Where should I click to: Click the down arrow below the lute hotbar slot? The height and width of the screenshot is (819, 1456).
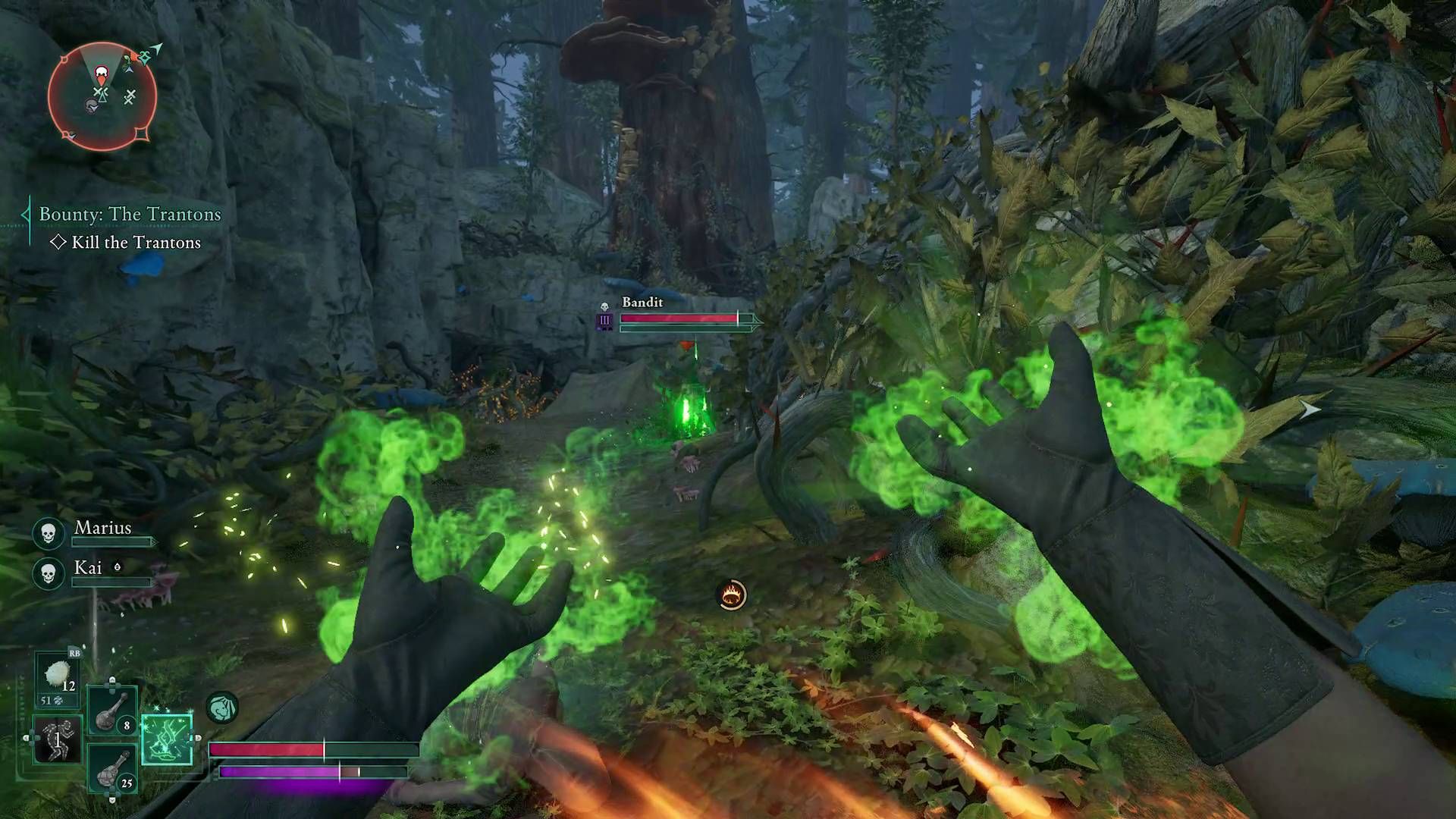(112, 800)
